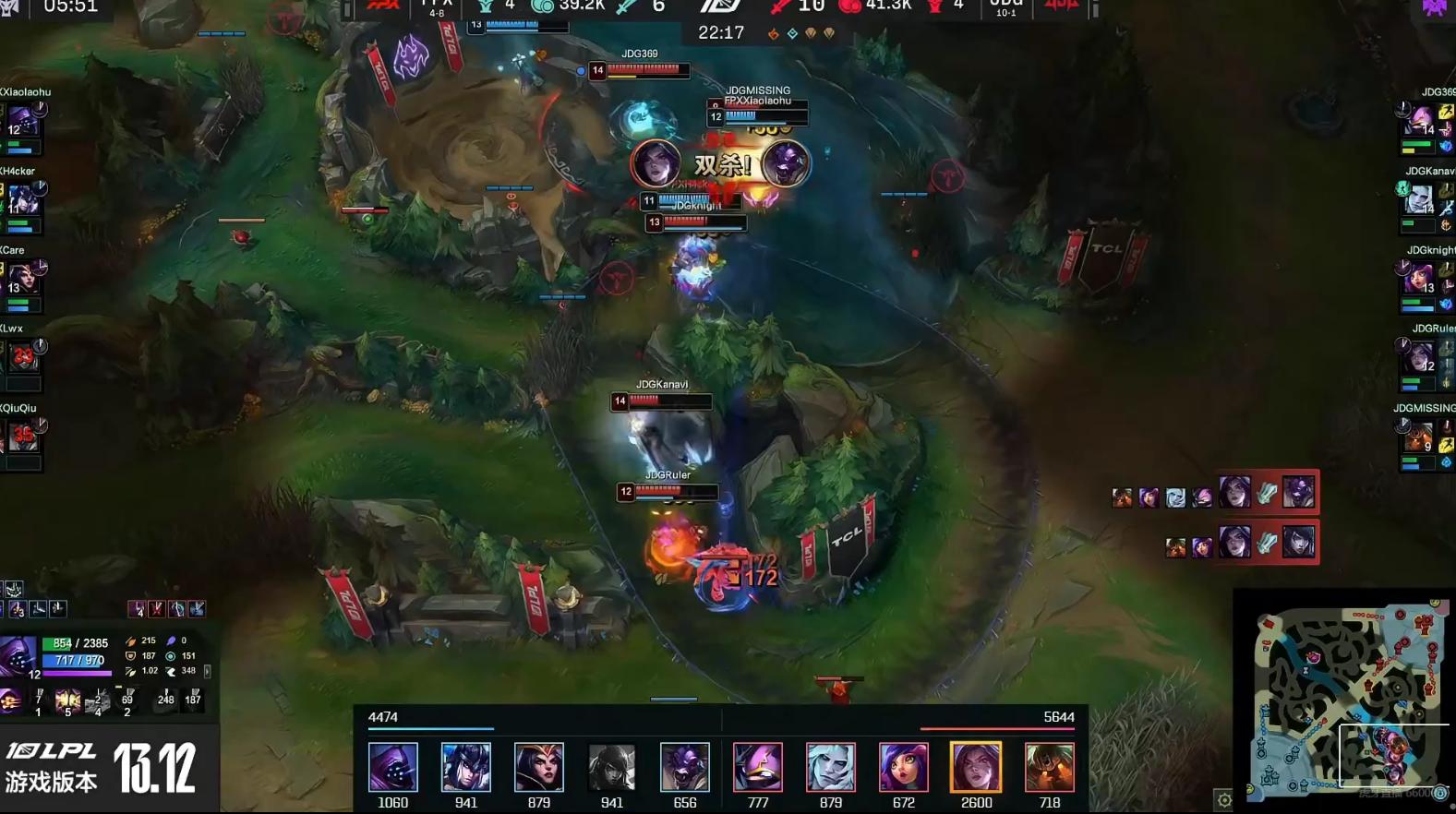Expand the extra stats arrow beside attack speed 348

click(x=207, y=672)
